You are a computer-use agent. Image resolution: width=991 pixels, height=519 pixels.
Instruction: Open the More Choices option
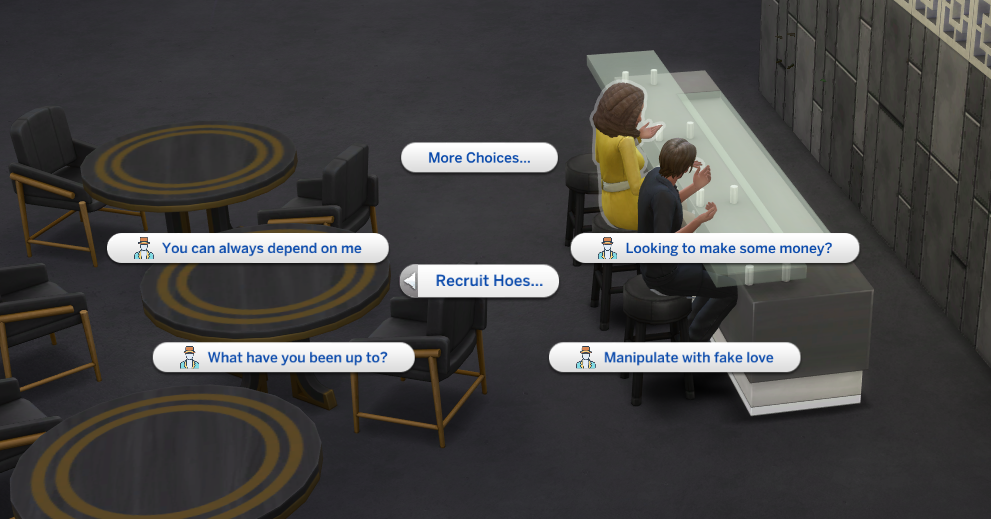(479, 158)
